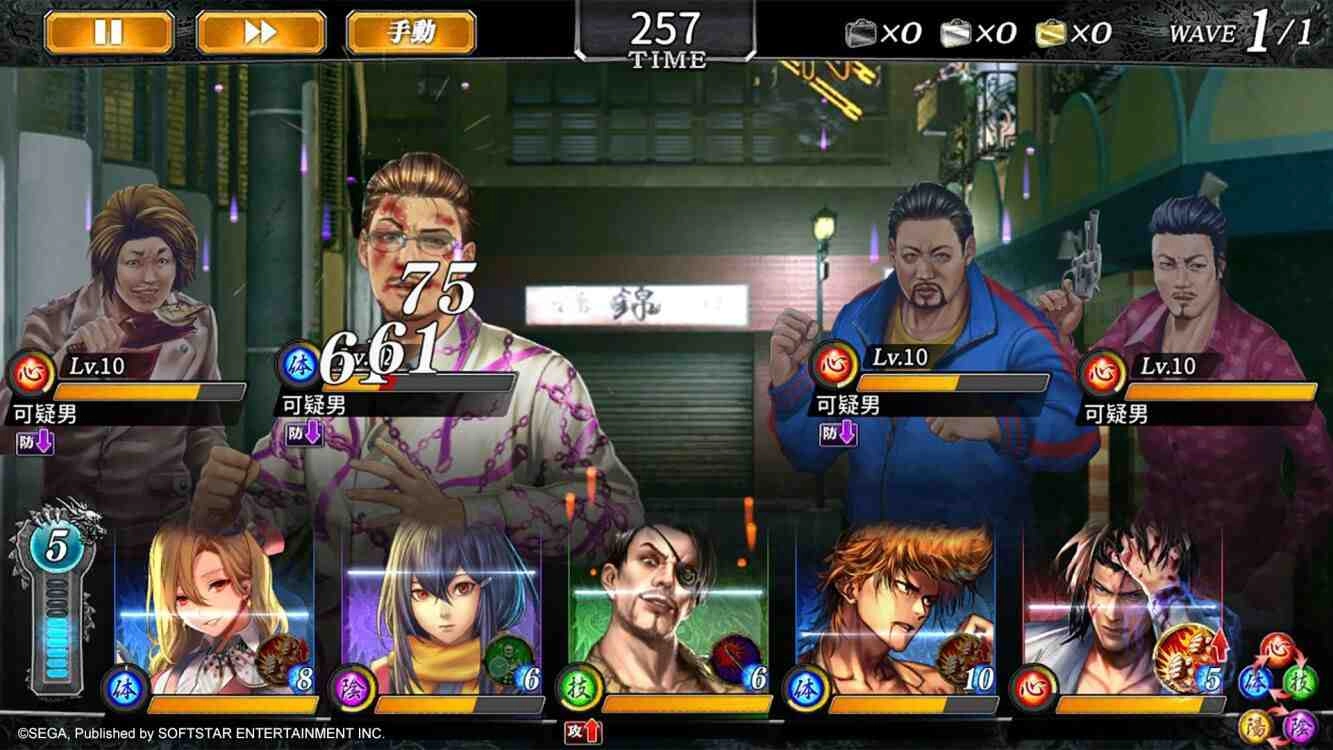The image size is (1333, 750).
Task: Click the red attack-up arrow on the rightmost fighter's card
Action: 1219,648
